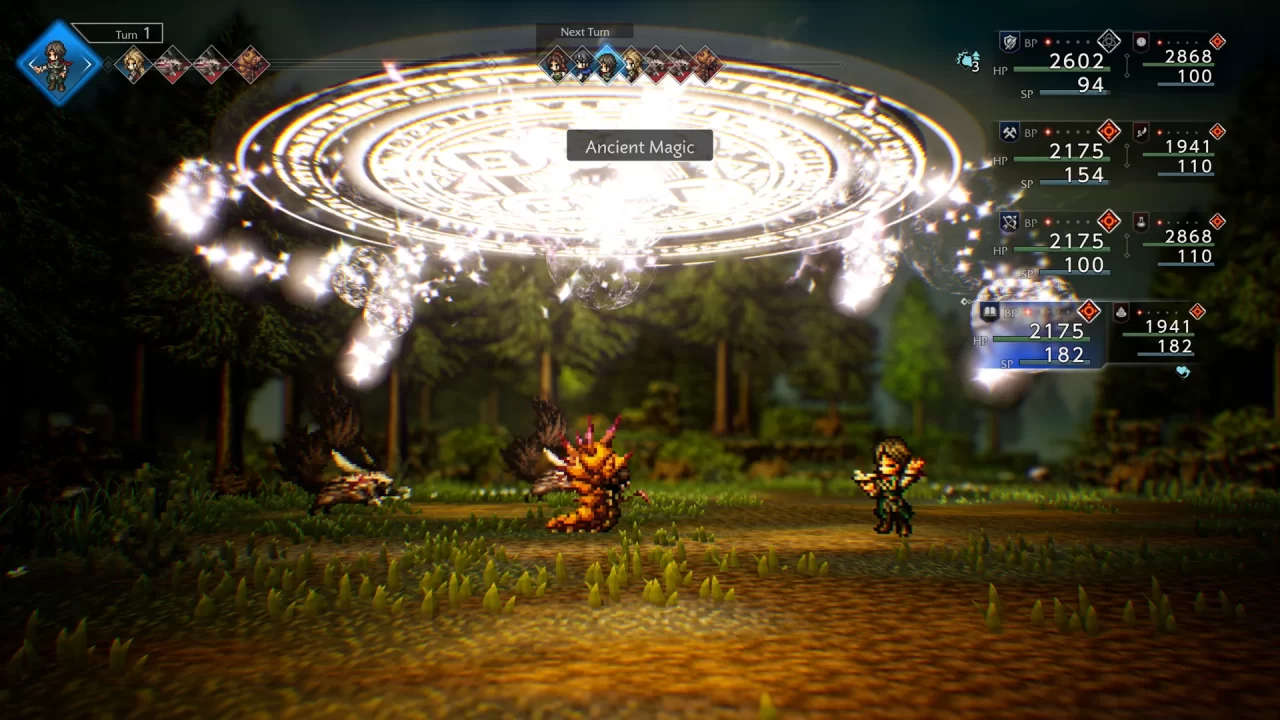Select the crab enemy sprite in the battlefield

(x=585, y=480)
